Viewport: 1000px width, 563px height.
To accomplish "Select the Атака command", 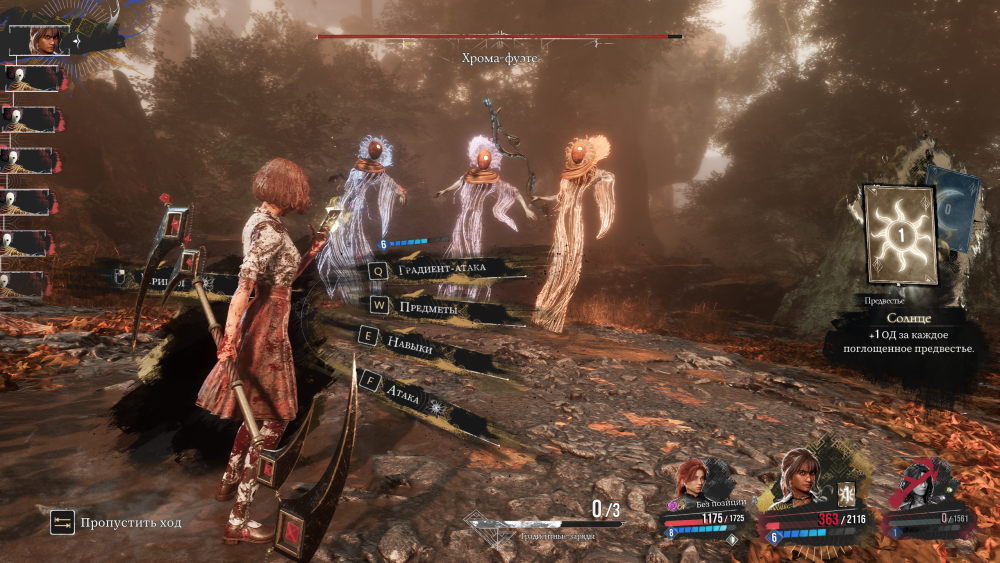I will coord(418,390).
